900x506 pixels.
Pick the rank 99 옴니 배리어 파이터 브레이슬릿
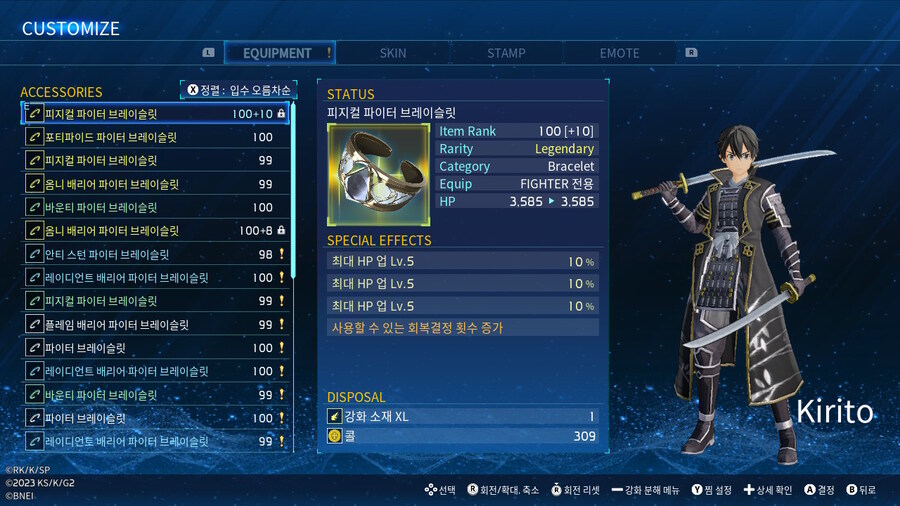tap(156, 184)
